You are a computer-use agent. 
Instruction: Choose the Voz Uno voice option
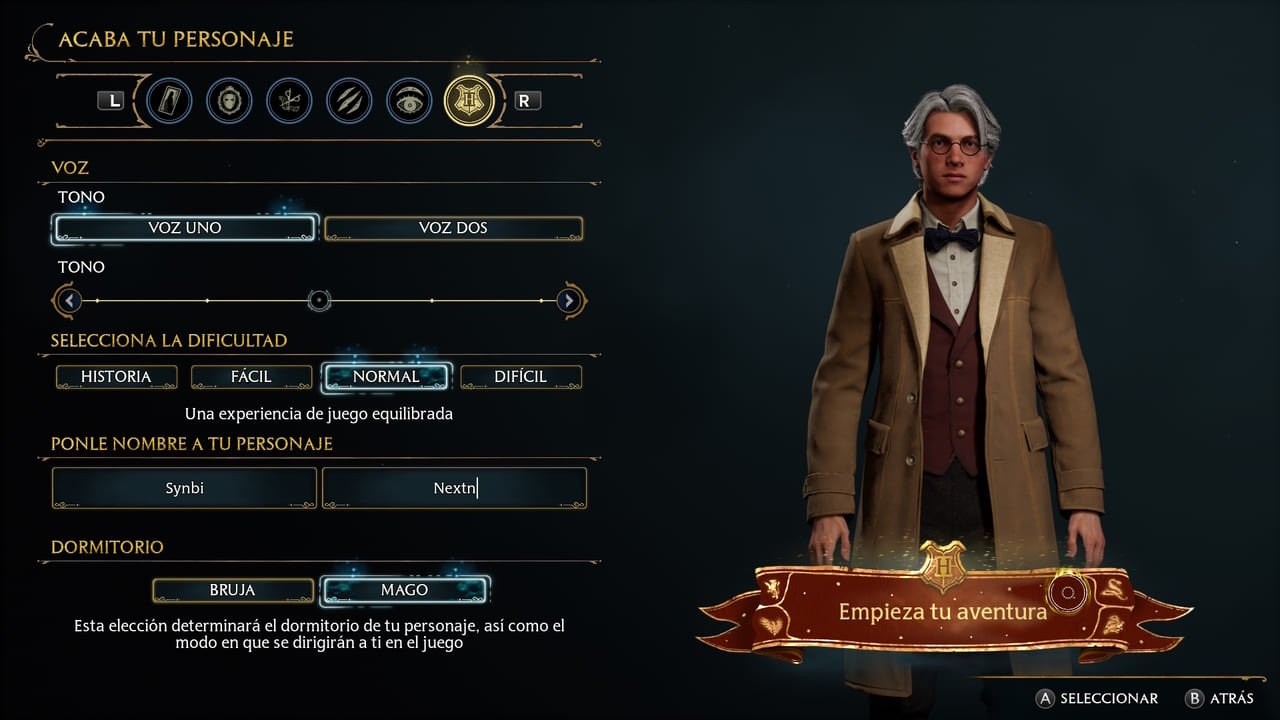[185, 228]
